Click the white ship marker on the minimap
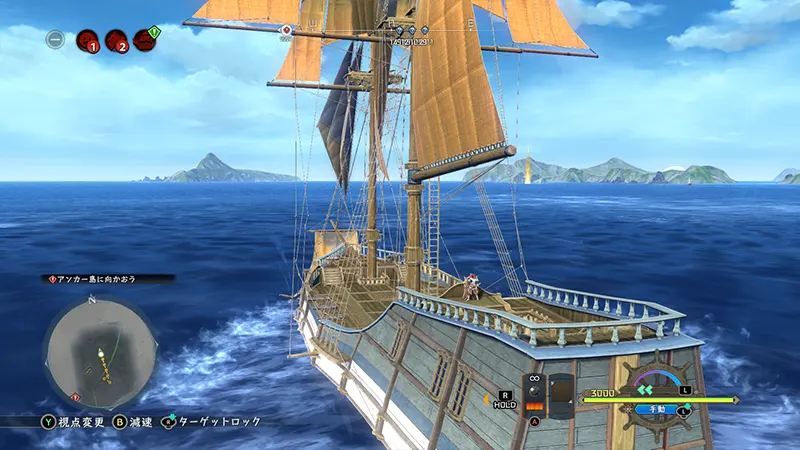 tap(102, 352)
